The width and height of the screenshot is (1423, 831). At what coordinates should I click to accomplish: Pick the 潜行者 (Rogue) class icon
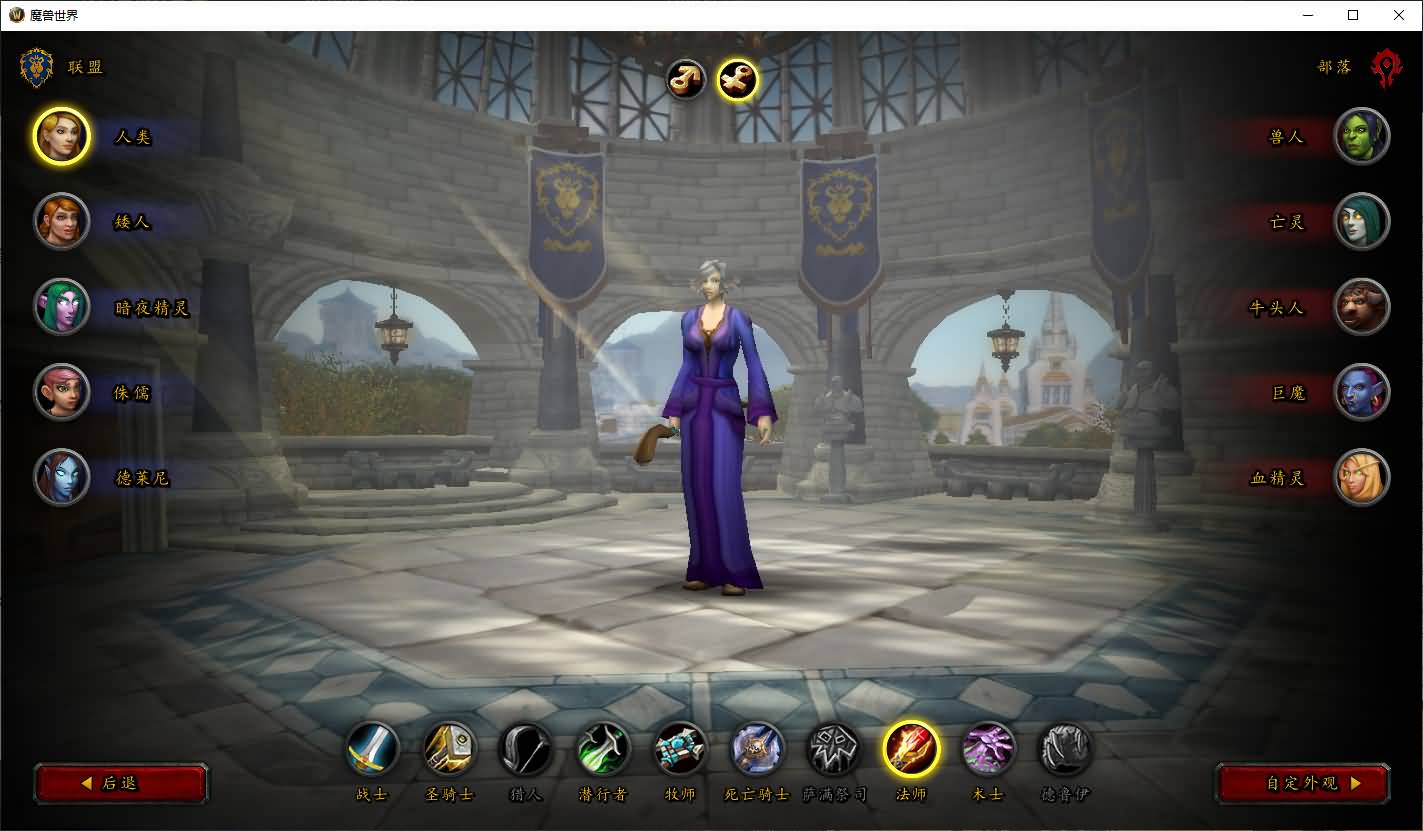pos(603,749)
